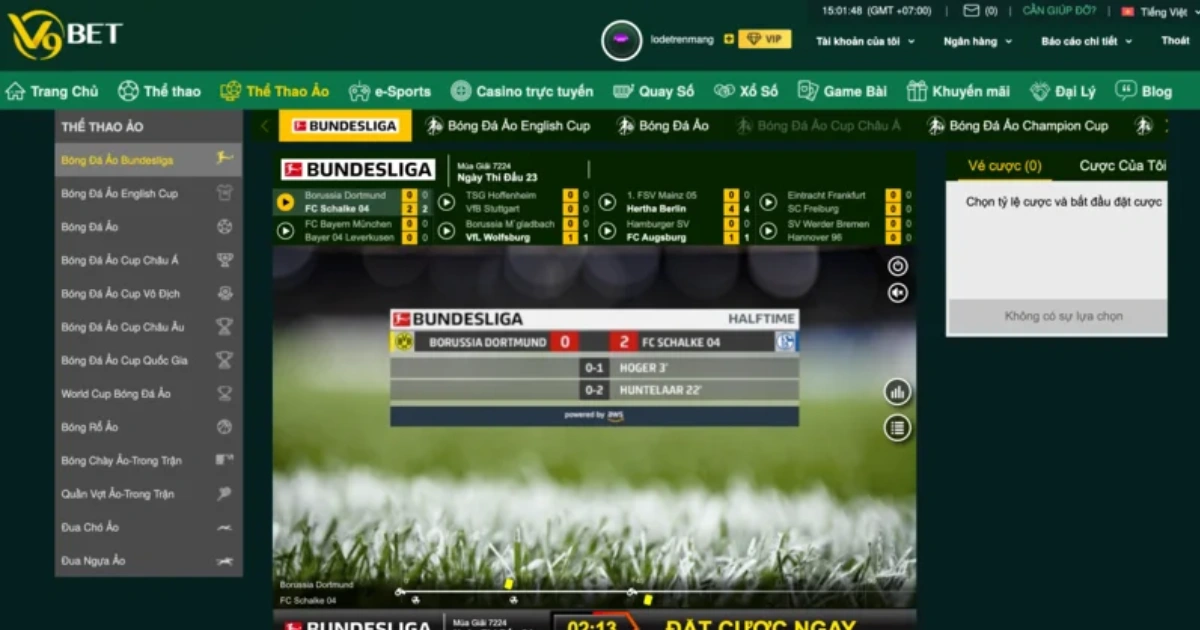Choose Bóng Rổ Ảo from the sidebar
Screen dimensions: 1200x630
point(90,427)
